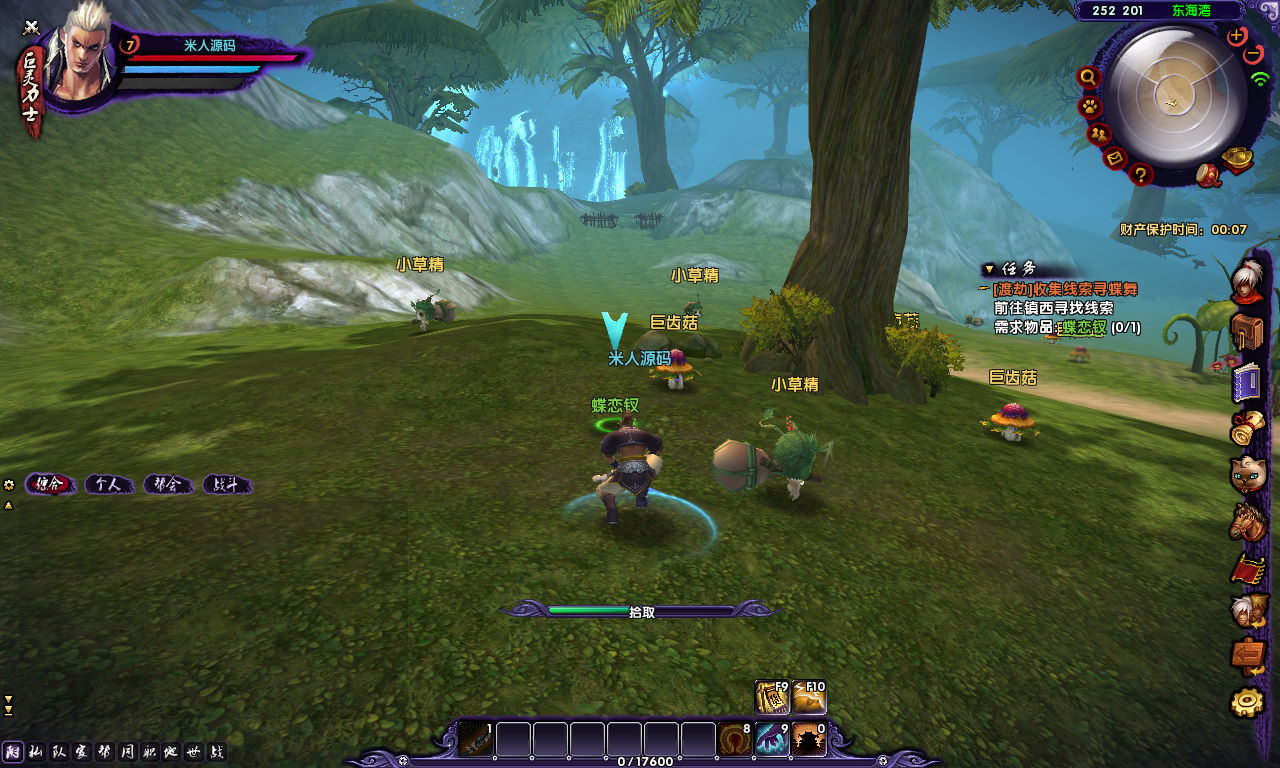
Task: Click the paw print minimap icon
Action: 1089,106
